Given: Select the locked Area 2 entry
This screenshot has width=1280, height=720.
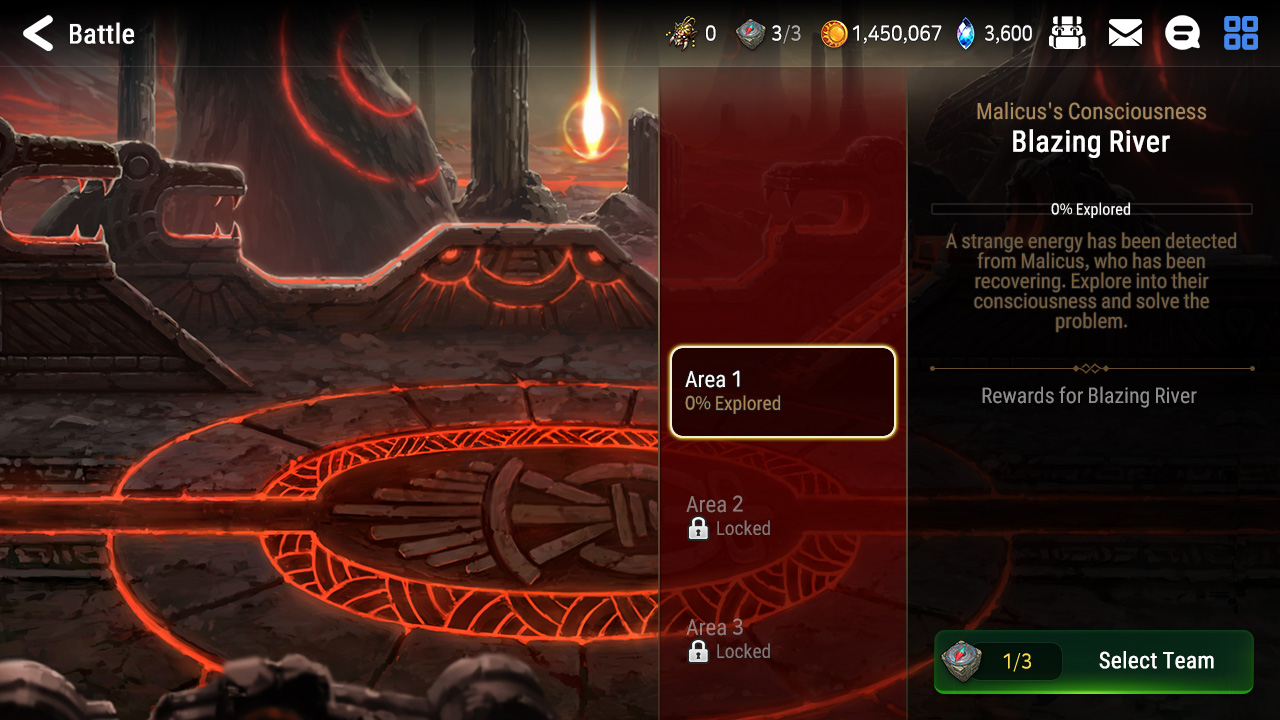Looking at the screenshot, I should (x=782, y=516).
